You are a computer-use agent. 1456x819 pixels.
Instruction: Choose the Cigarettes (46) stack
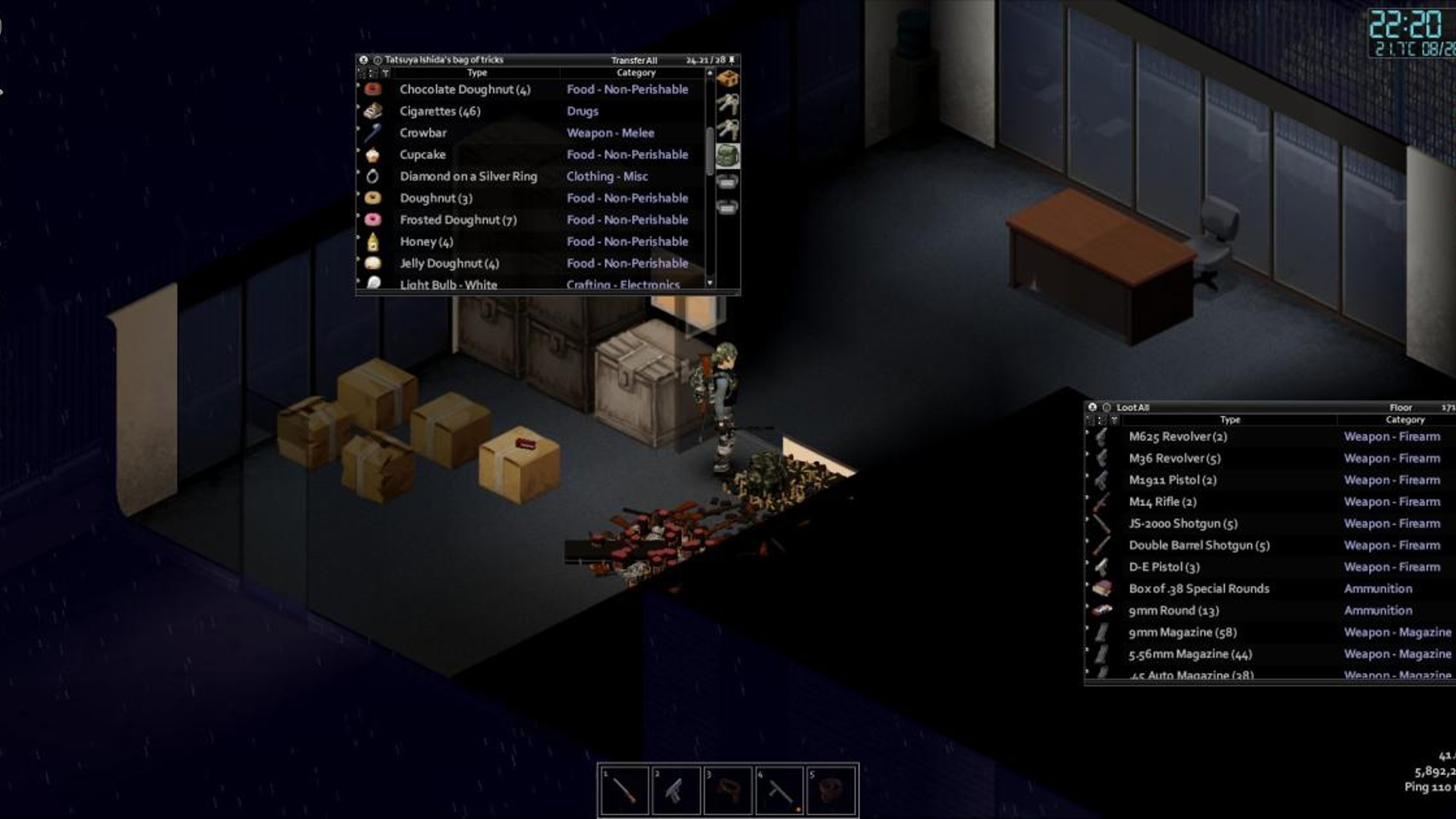pyautogui.click(x=440, y=111)
